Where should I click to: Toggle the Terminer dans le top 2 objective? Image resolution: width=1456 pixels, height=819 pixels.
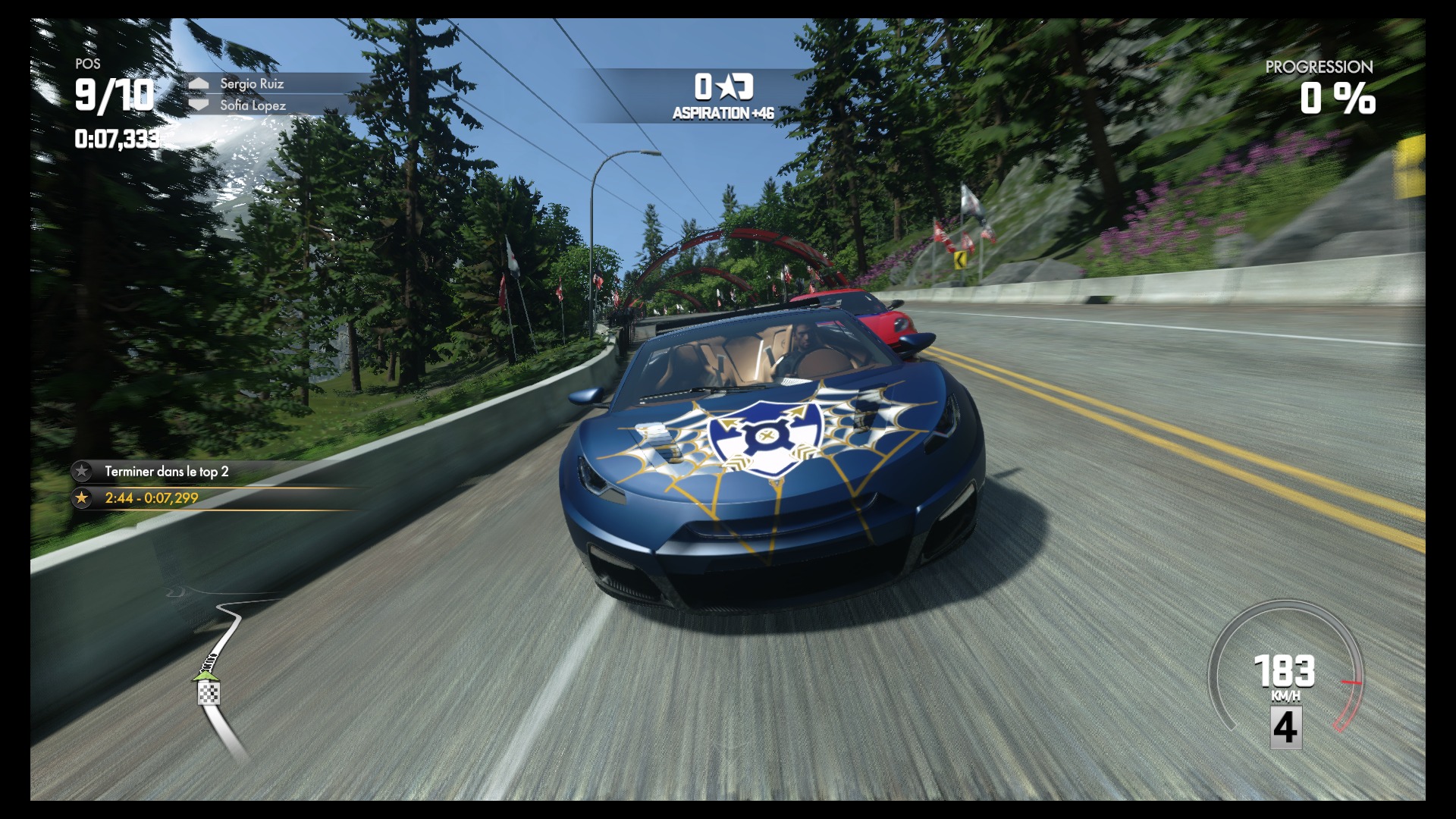168,471
